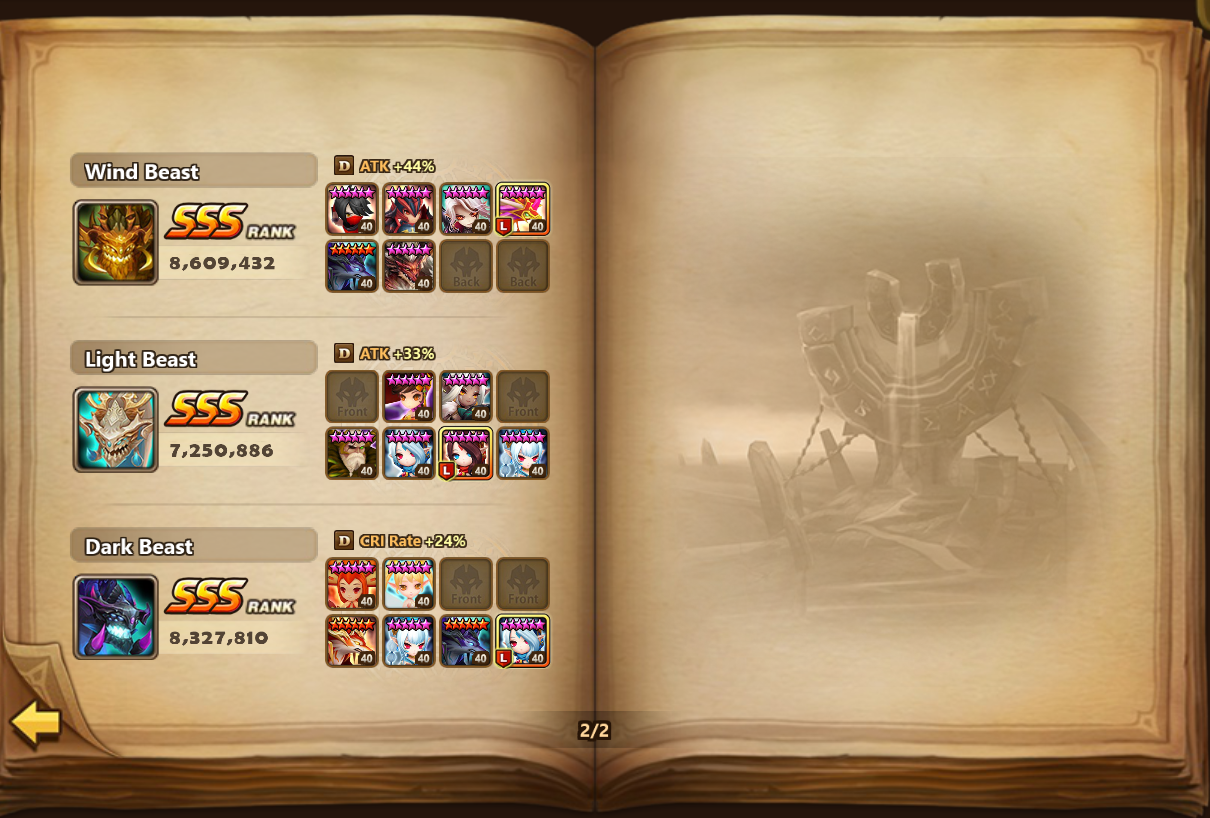Choose the bearded old man in Light Beast team
The image size is (1210, 818).
tap(352, 453)
